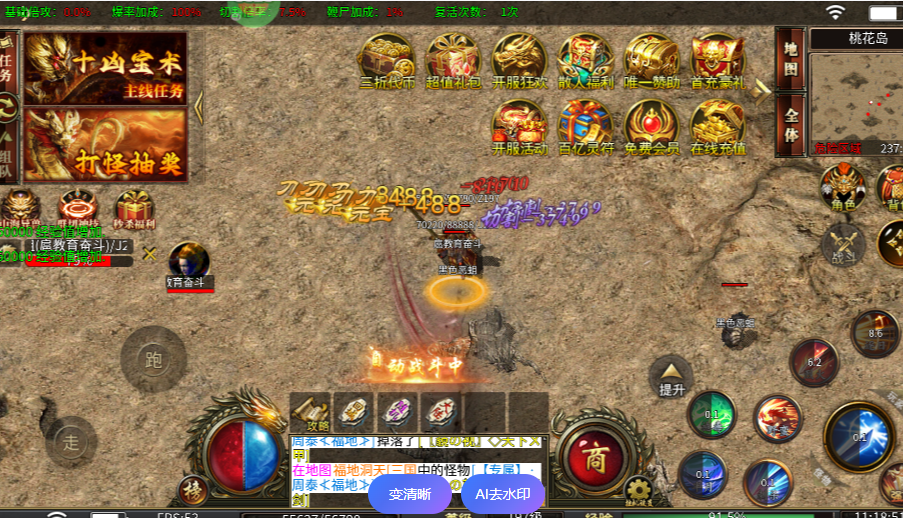
Task: Click the 变清晰 enhance button
Action: pos(410,494)
